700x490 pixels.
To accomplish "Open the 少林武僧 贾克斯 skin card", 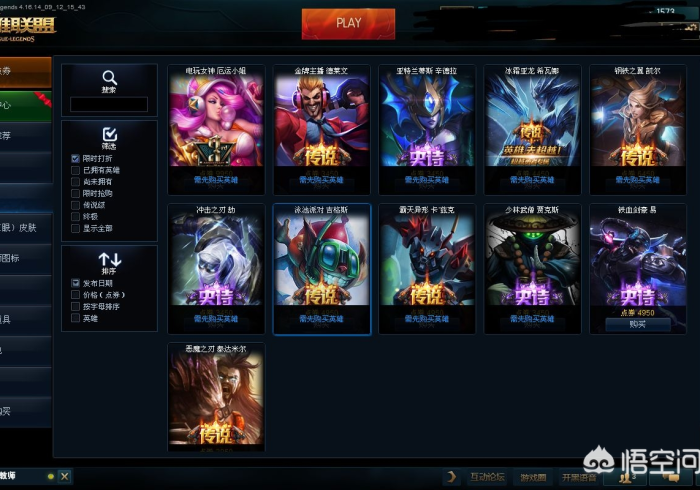I will (x=532, y=267).
